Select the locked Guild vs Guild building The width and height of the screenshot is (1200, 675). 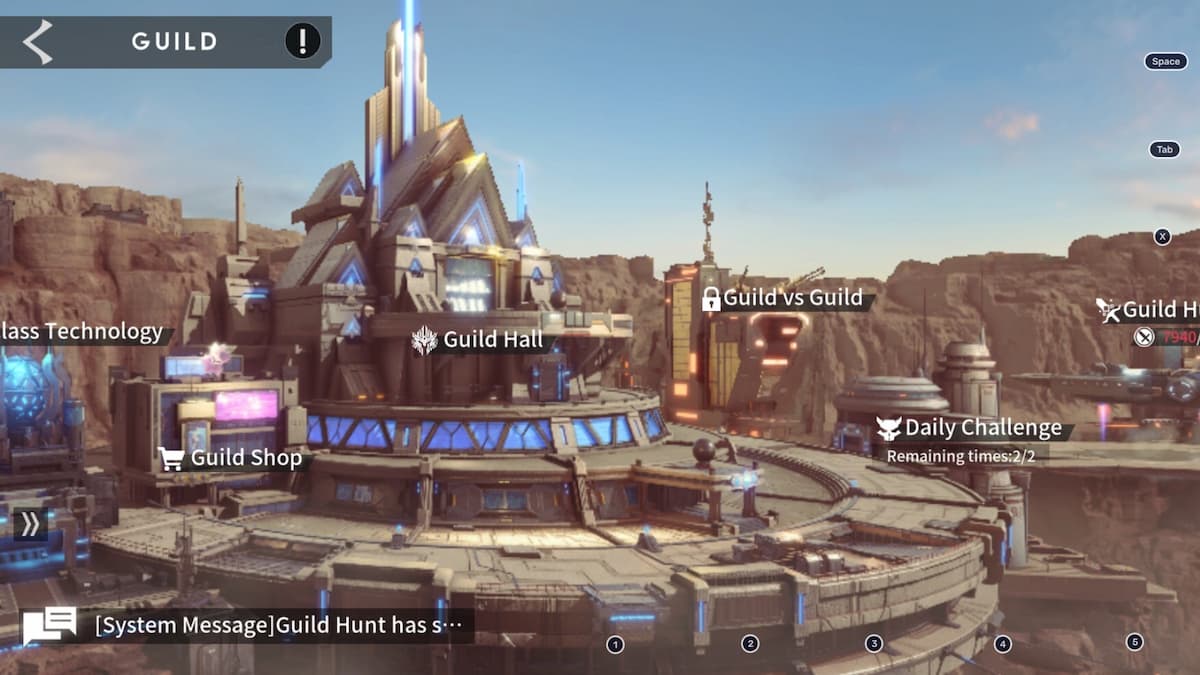(x=782, y=298)
